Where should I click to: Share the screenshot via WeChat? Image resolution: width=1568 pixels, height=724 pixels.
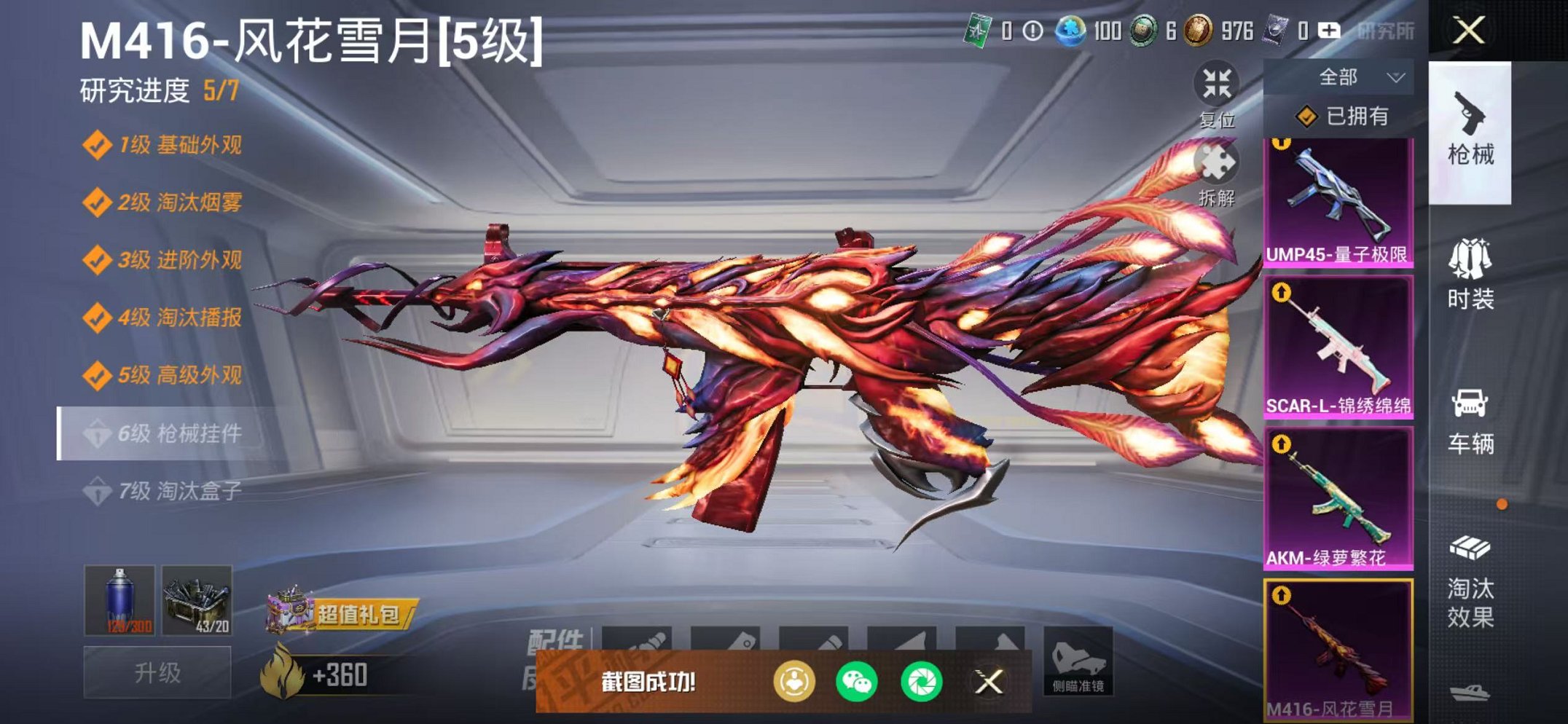(x=856, y=681)
